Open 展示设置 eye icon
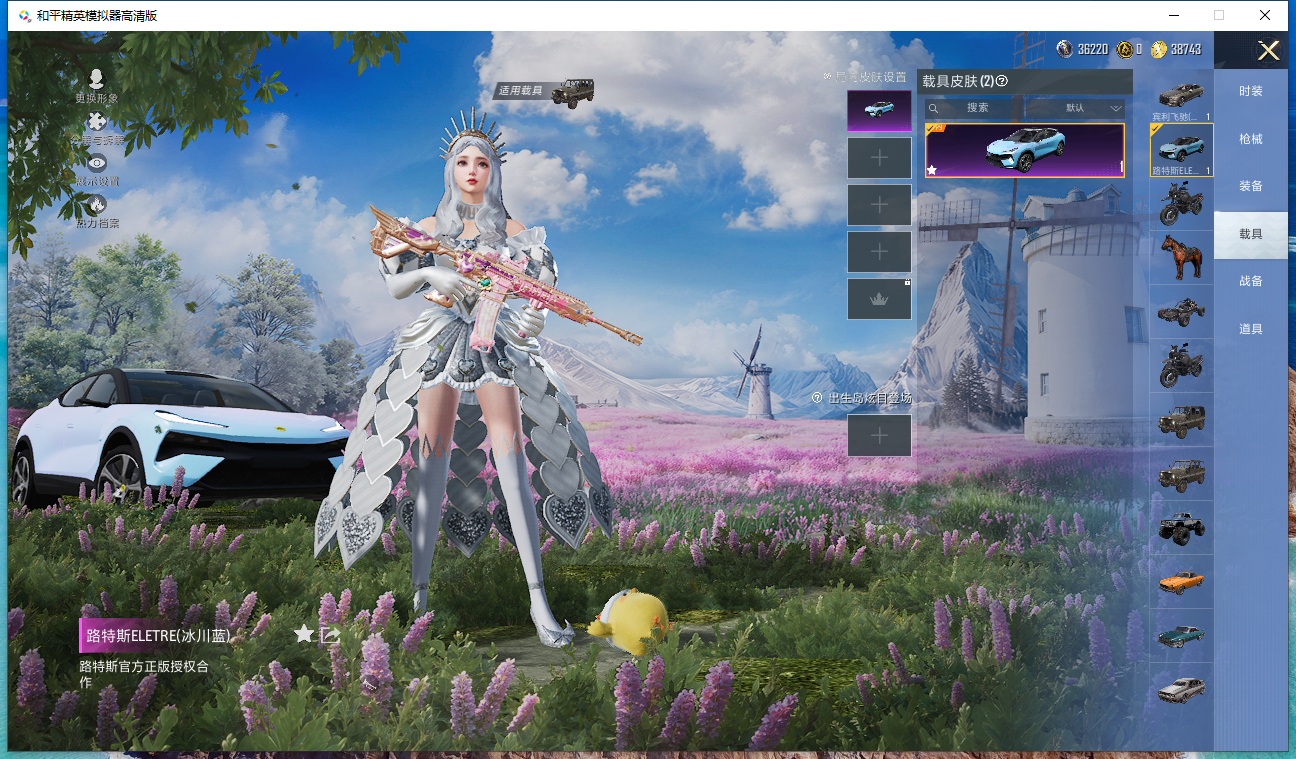Viewport: 1296px width, 759px height. pyautogui.click(x=97, y=163)
